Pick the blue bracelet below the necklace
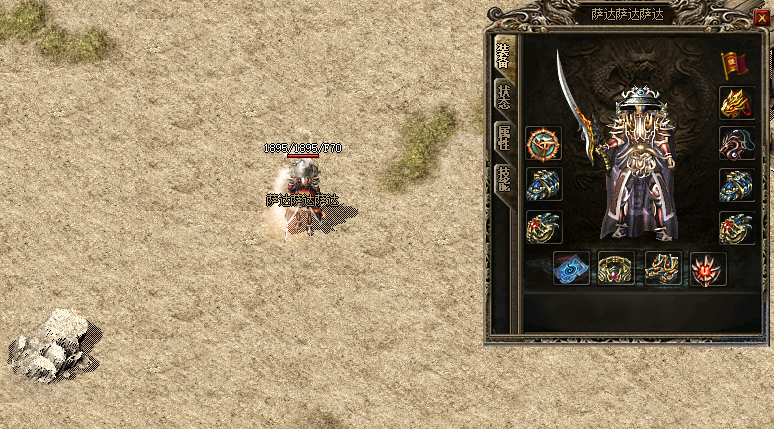This screenshot has height=429, width=774. tap(737, 185)
